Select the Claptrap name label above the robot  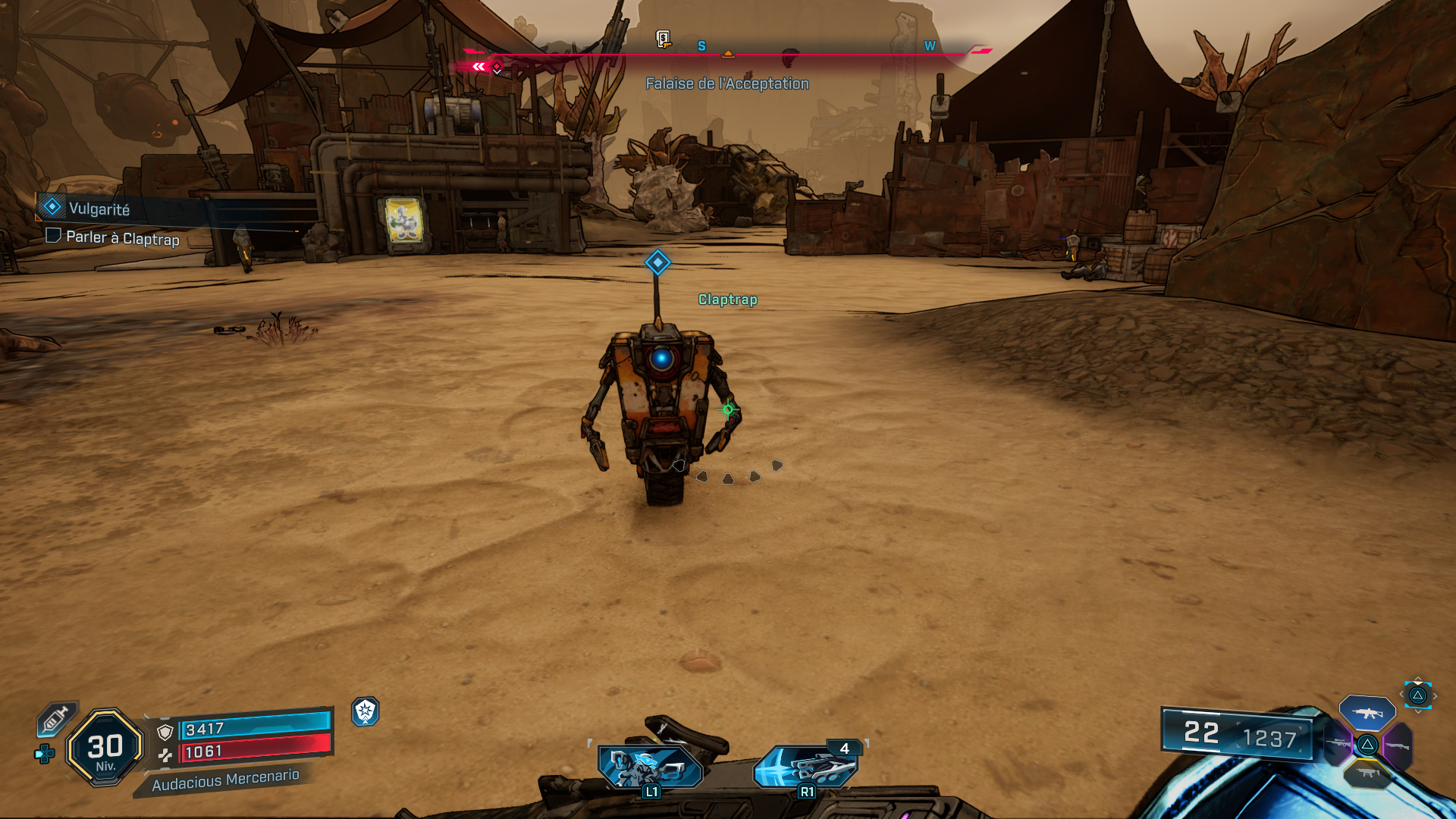tap(726, 300)
